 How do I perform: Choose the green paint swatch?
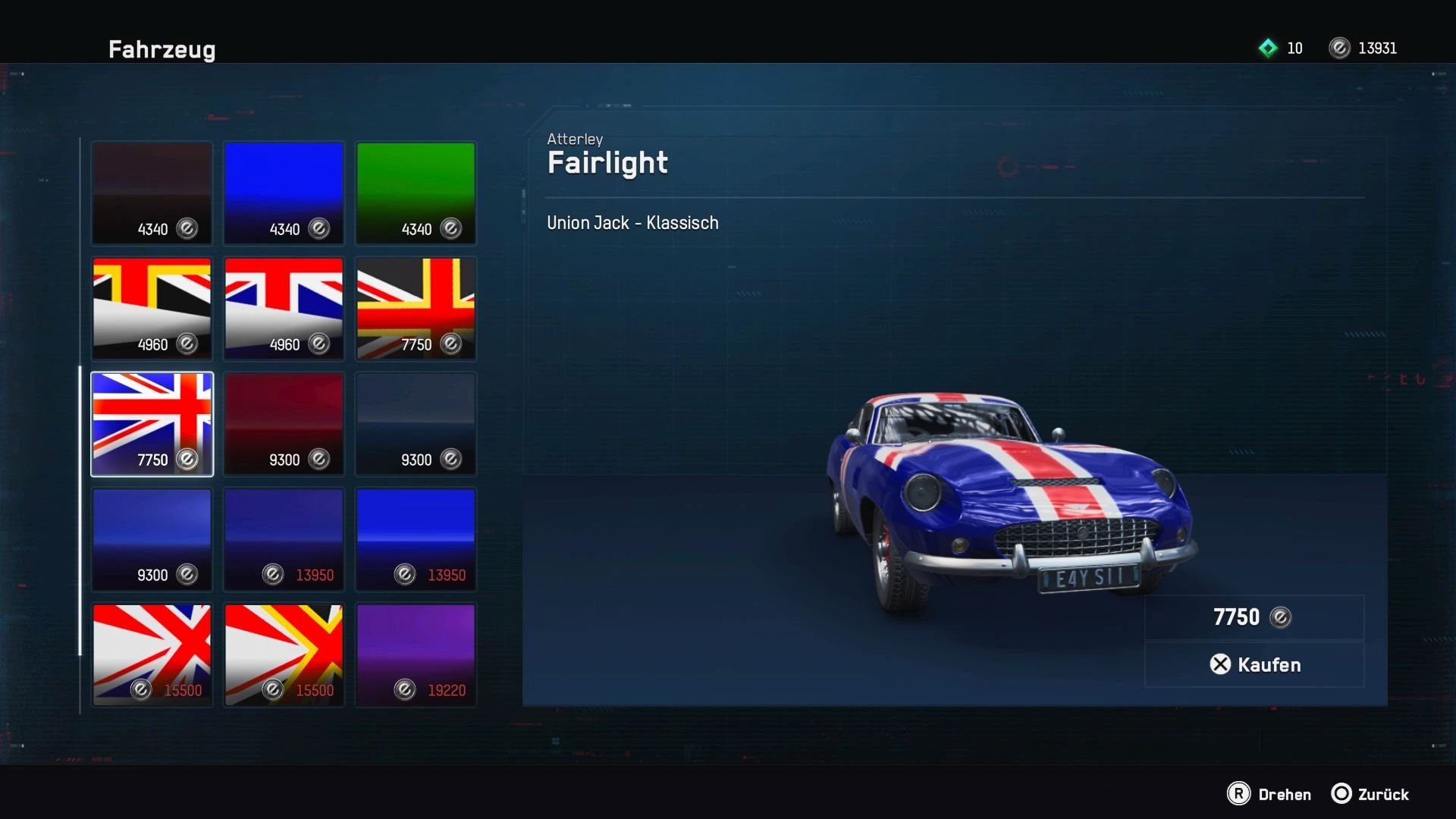coord(416,193)
